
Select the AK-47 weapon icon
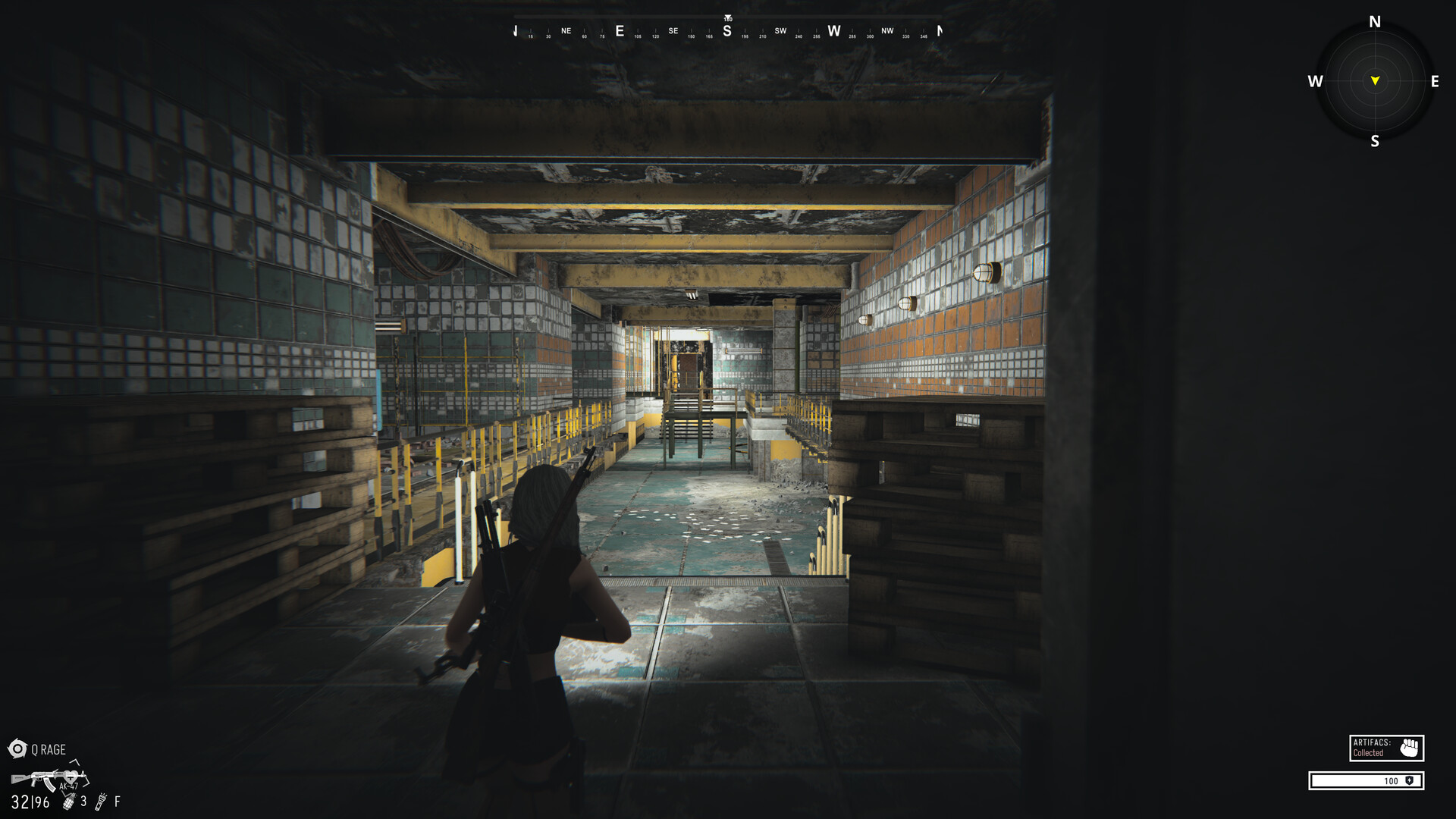pos(49,779)
